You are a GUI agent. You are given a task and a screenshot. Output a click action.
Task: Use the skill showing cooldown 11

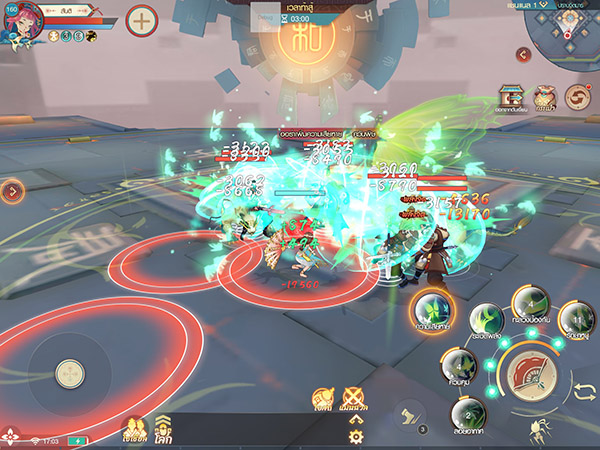pos(575,319)
